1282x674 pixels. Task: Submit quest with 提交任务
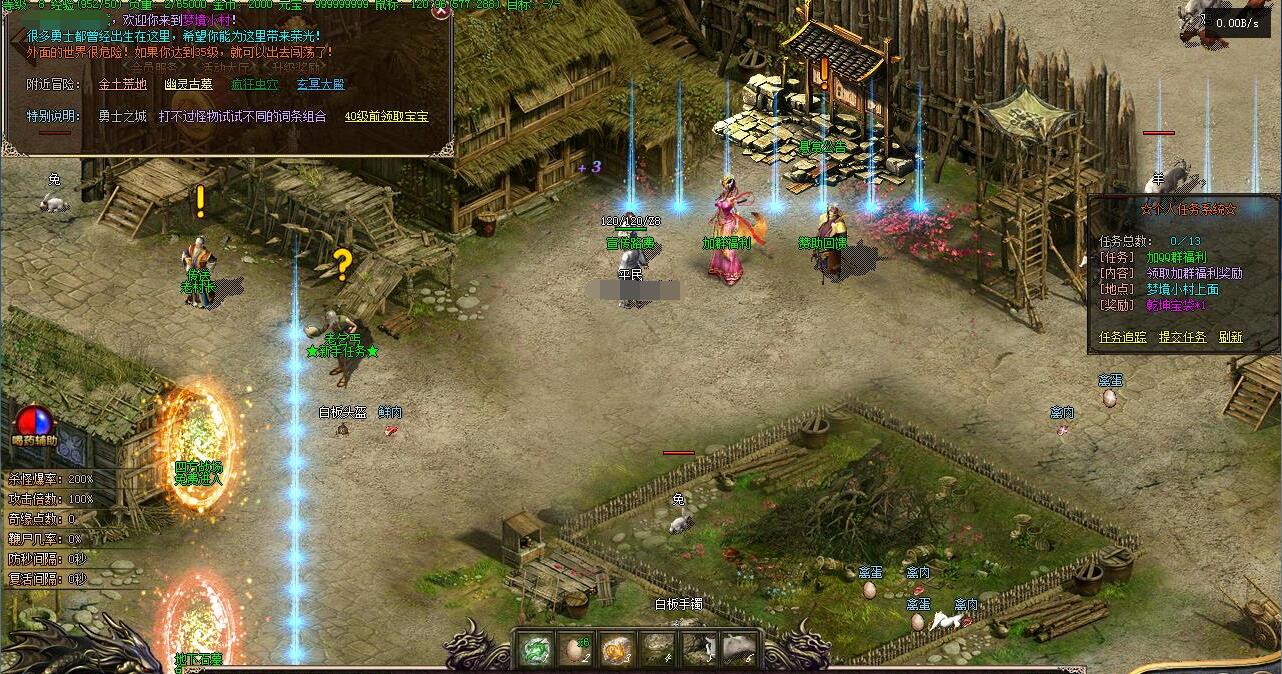pyautogui.click(x=1182, y=337)
